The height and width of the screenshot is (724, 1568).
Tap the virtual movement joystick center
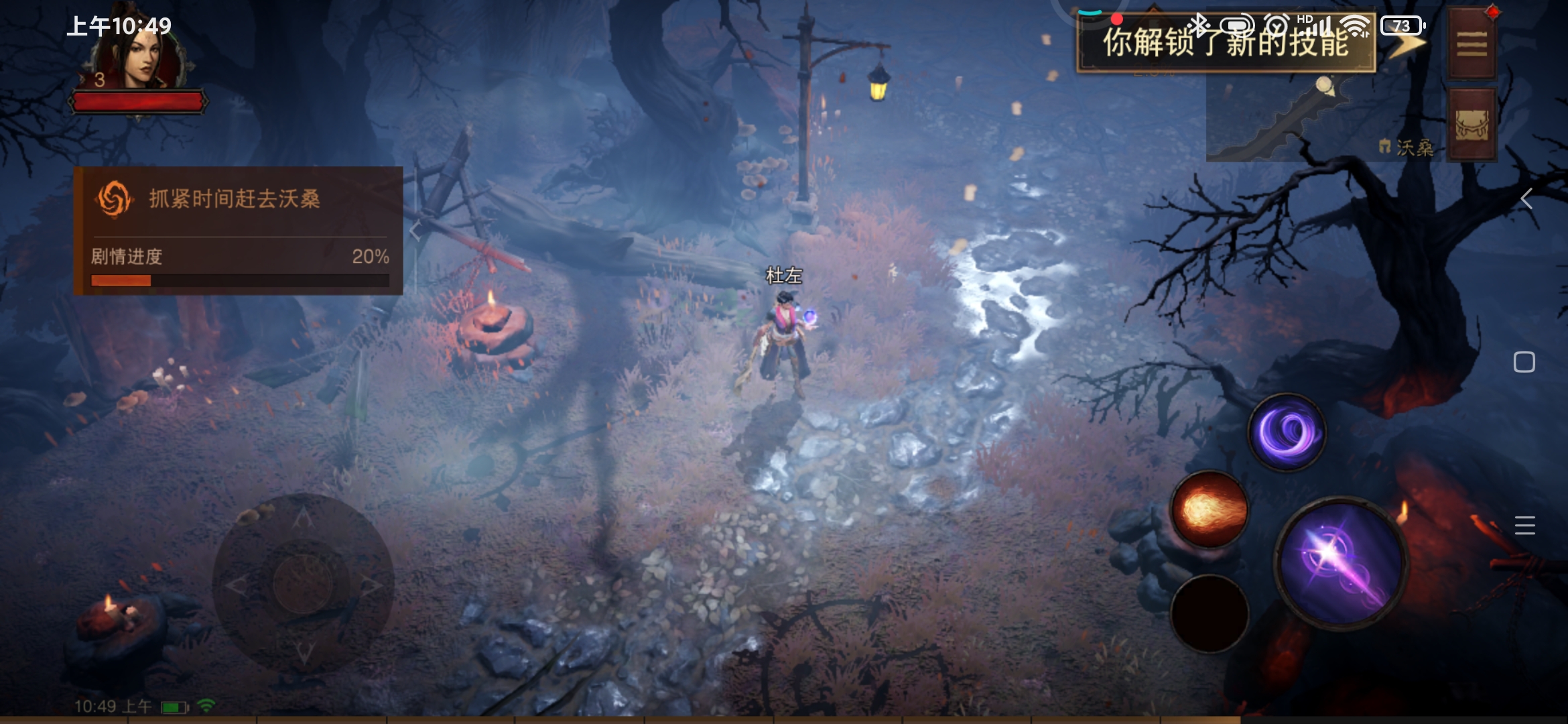(303, 583)
